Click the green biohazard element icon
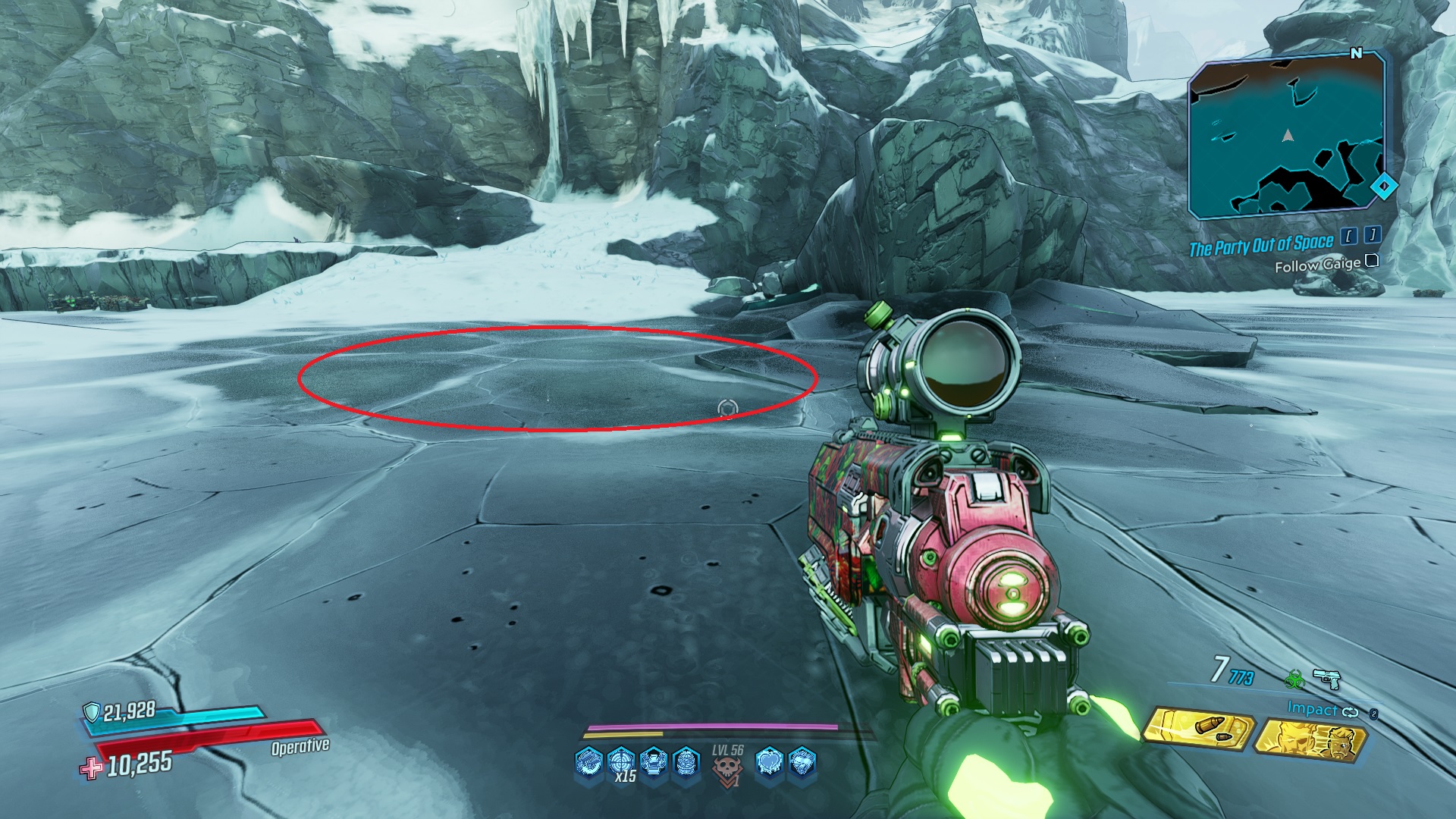 click(1294, 679)
